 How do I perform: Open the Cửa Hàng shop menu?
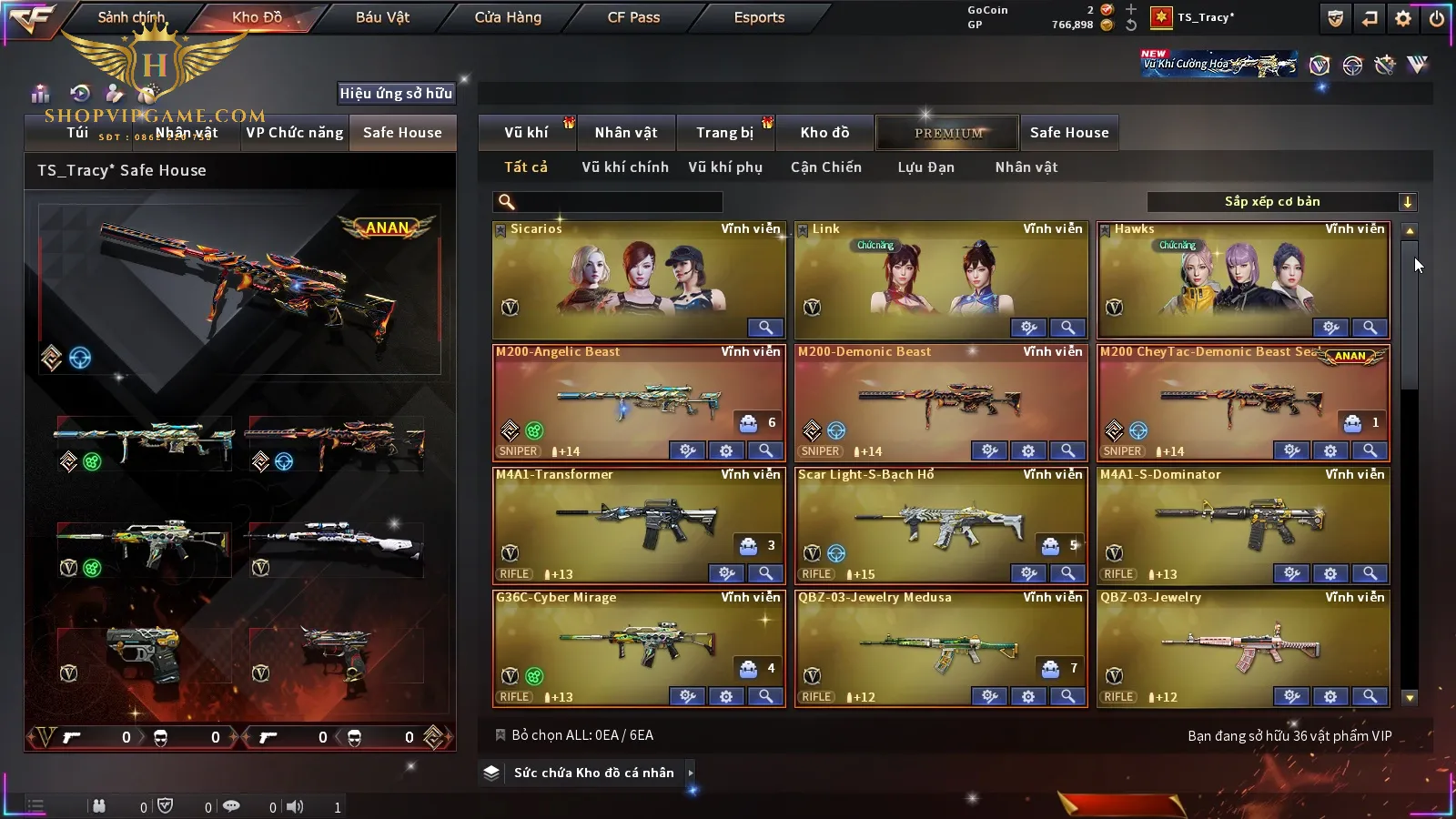[508, 17]
